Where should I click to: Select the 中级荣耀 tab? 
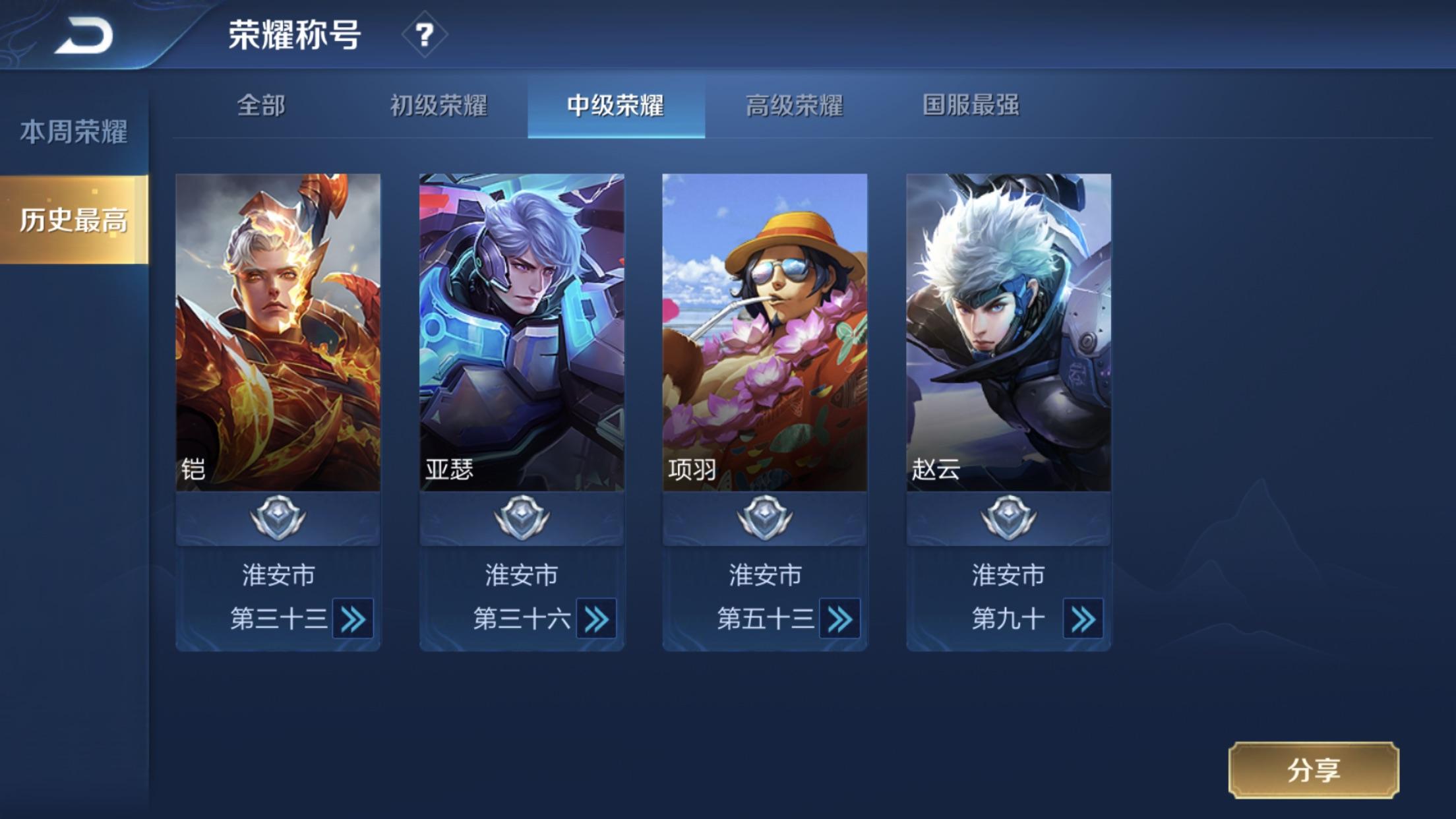pyautogui.click(x=616, y=106)
